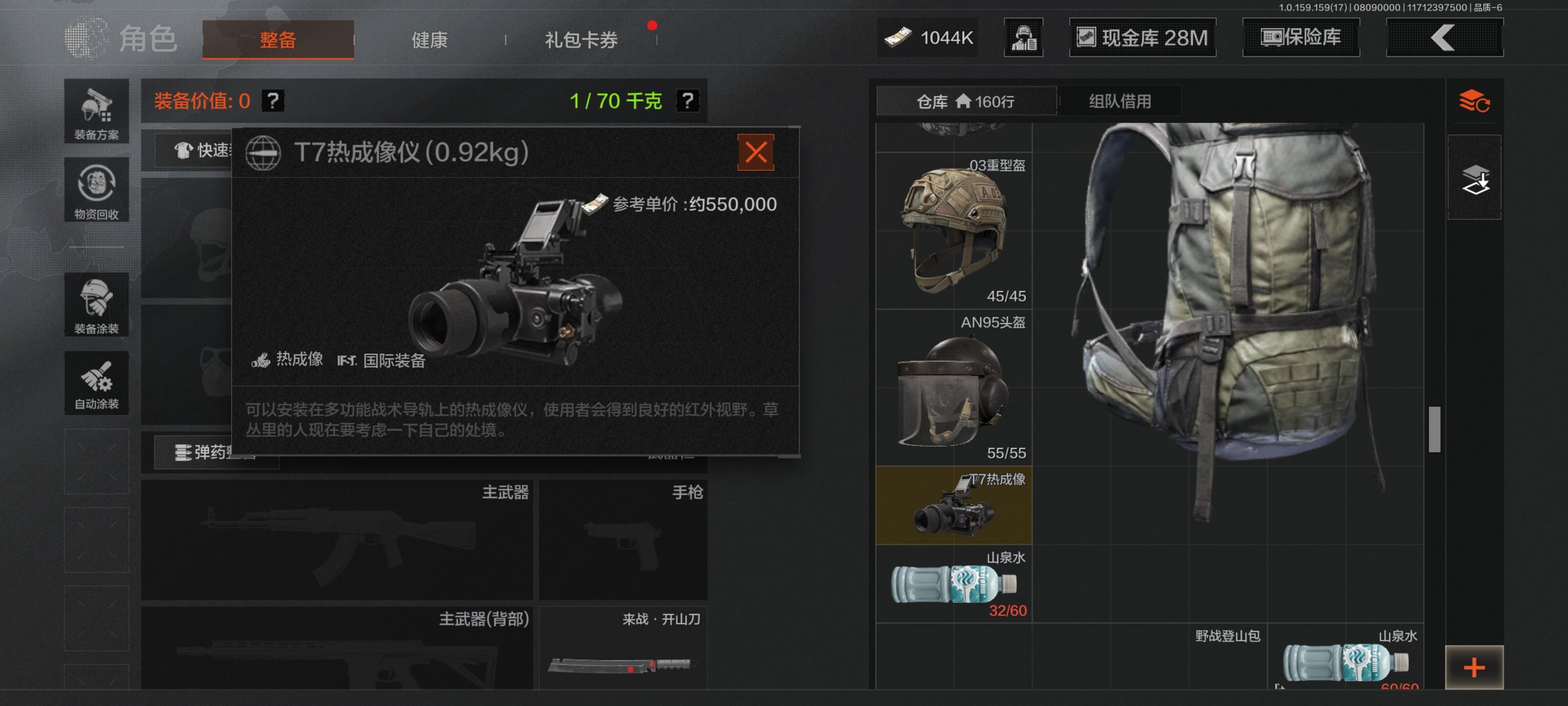The height and width of the screenshot is (706, 1568).
Task: Open 装备涂装 gear skins
Action: pyautogui.click(x=96, y=304)
